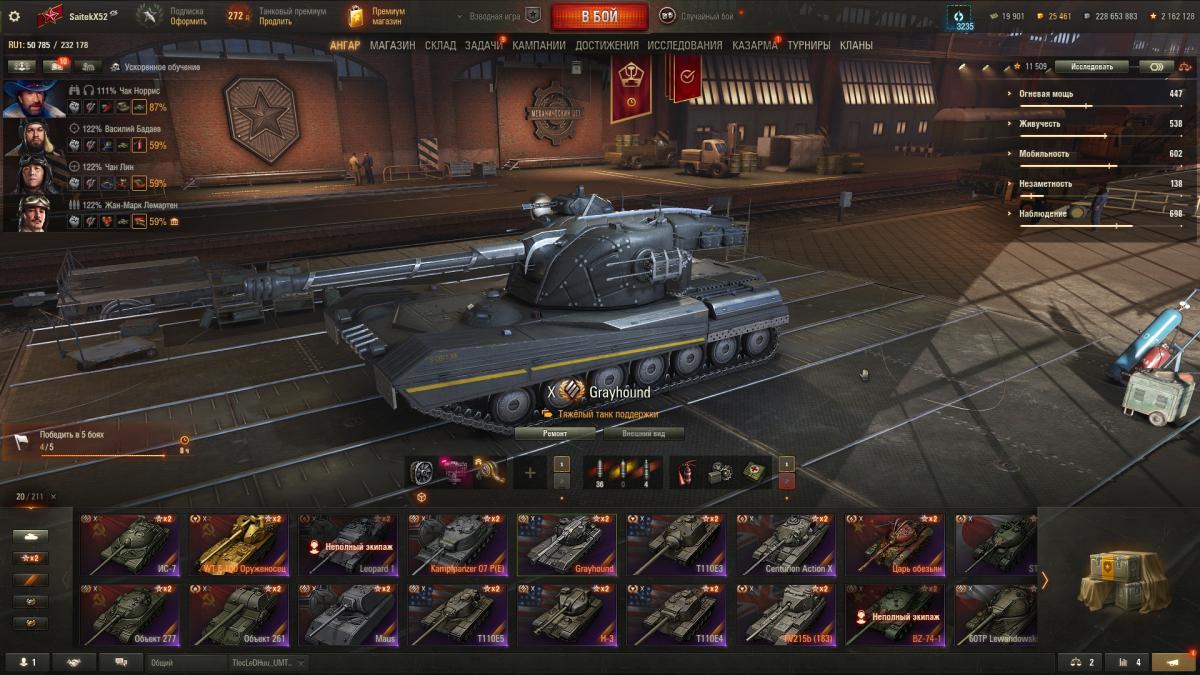Open the settings gear menu
Viewport: 1200px width, 675px height.
click(x=14, y=16)
